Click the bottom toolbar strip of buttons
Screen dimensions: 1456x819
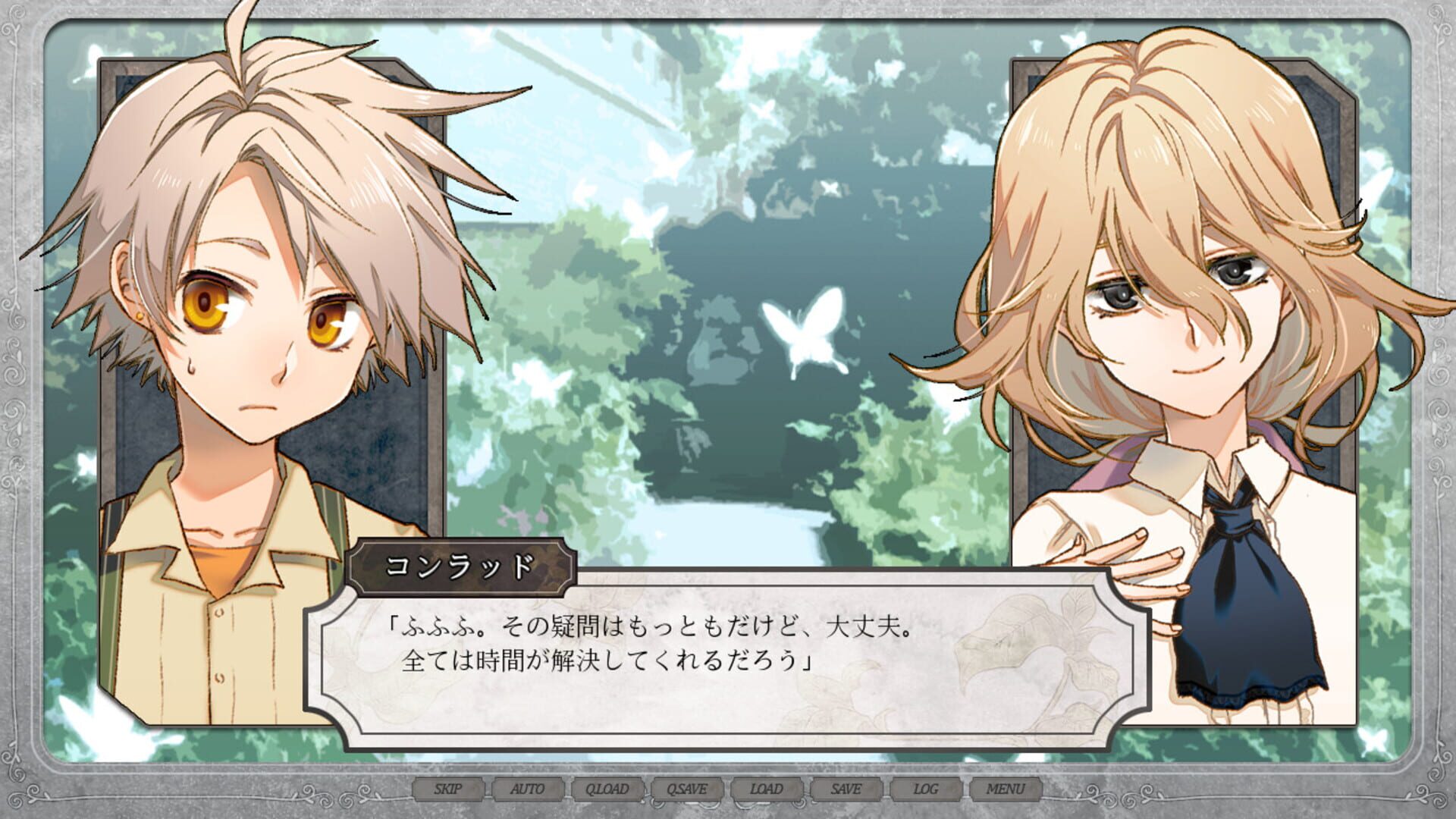click(728, 789)
